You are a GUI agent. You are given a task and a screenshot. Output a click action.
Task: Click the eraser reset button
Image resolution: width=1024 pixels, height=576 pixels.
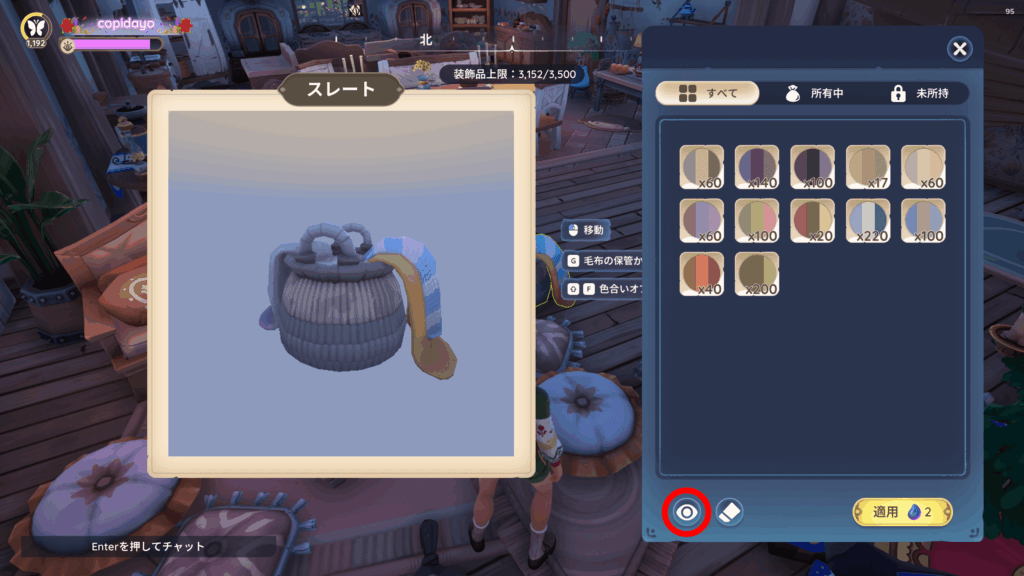729,512
